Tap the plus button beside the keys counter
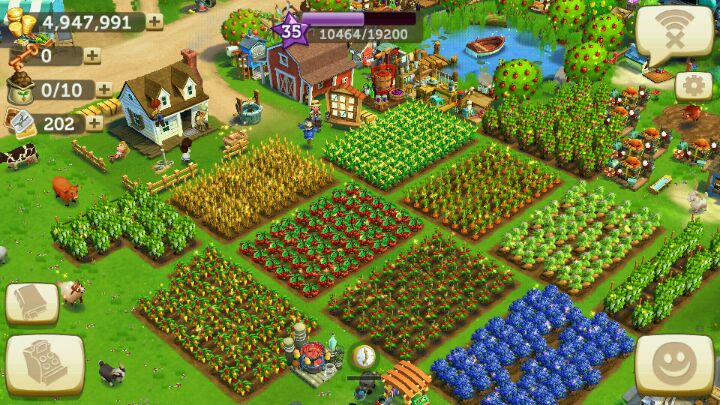The height and width of the screenshot is (405, 720). click(92, 56)
